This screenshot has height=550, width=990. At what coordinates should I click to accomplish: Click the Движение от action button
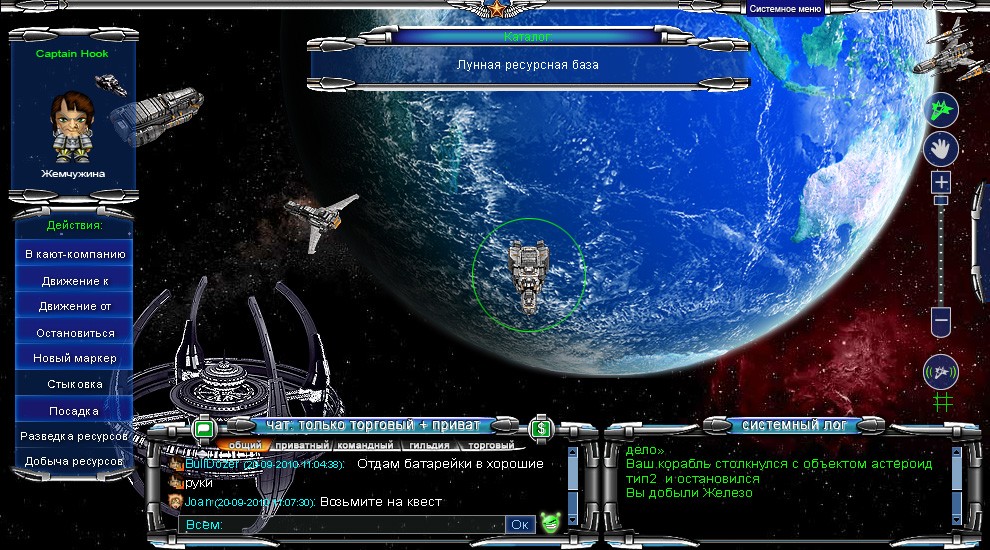pyautogui.click(x=75, y=306)
